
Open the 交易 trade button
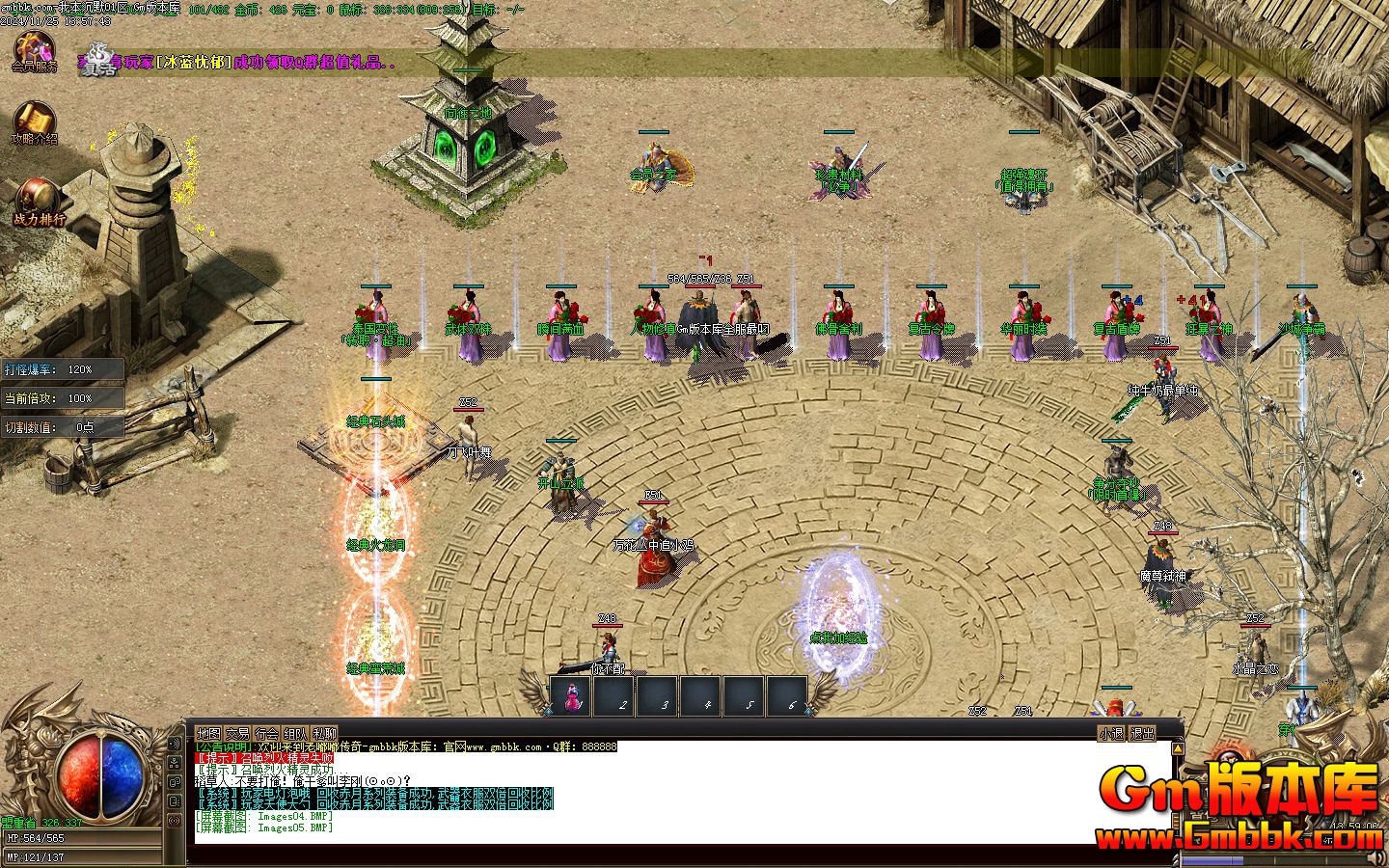pyautogui.click(x=237, y=734)
